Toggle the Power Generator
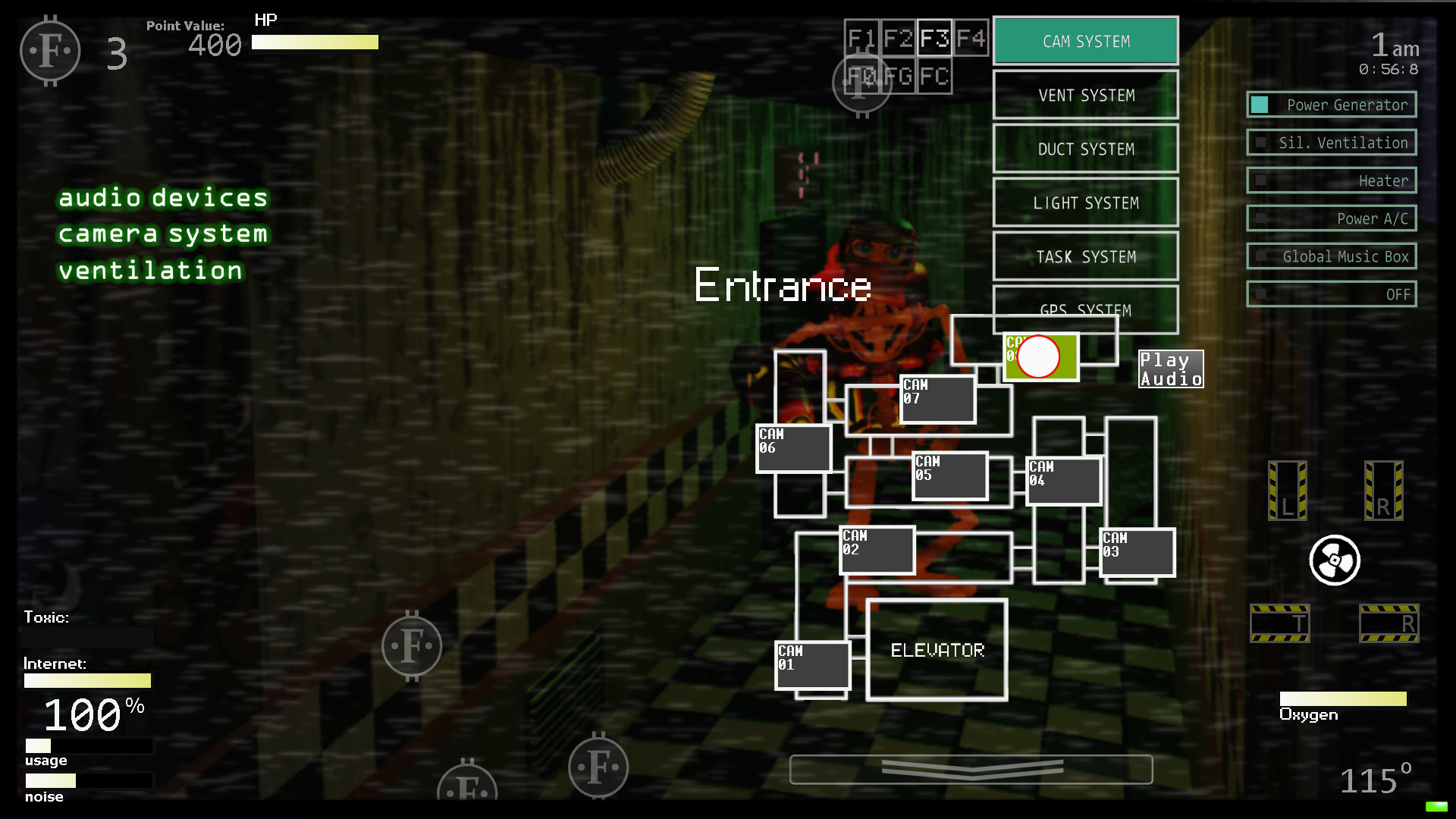Image resolution: width=1456 pixels, height=819 pixels. click(1331, 105)
